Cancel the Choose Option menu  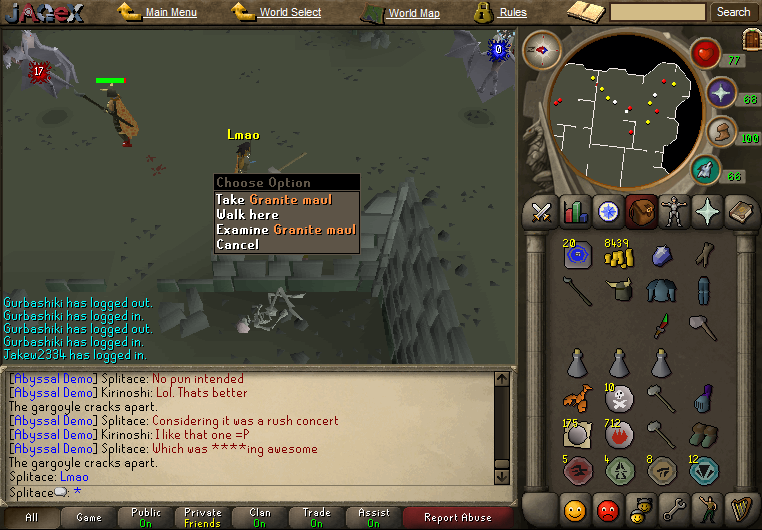click(x=237, y=245)
